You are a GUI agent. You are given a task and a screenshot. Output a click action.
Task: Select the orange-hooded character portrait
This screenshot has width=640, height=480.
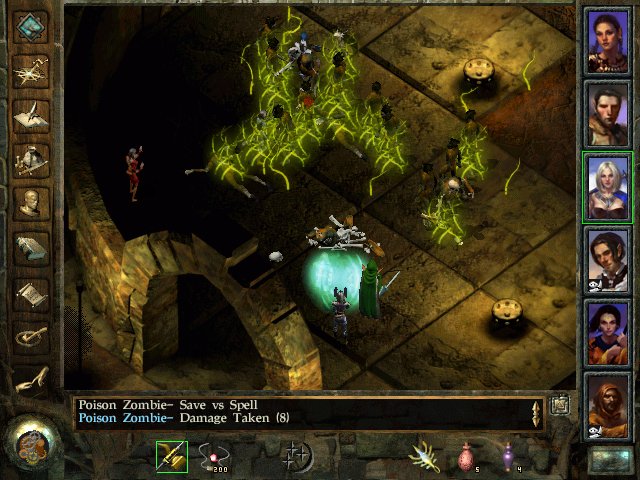click(607, 406)
